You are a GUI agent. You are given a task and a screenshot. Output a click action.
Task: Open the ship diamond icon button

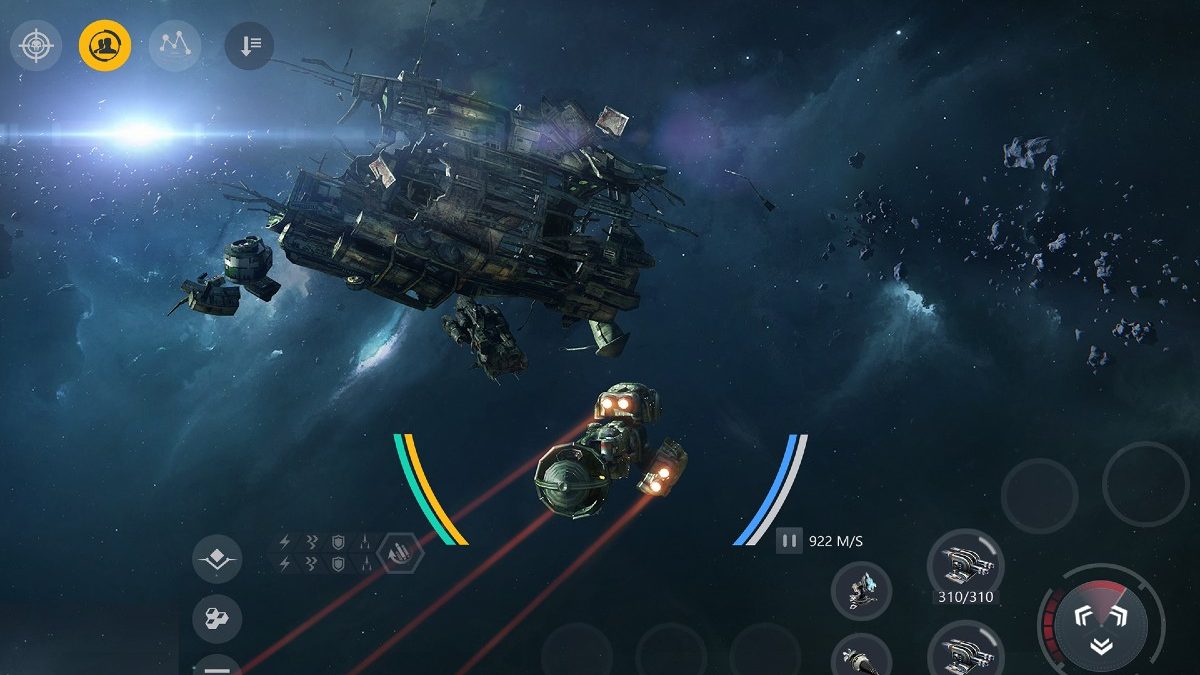(x=217, y=560)
